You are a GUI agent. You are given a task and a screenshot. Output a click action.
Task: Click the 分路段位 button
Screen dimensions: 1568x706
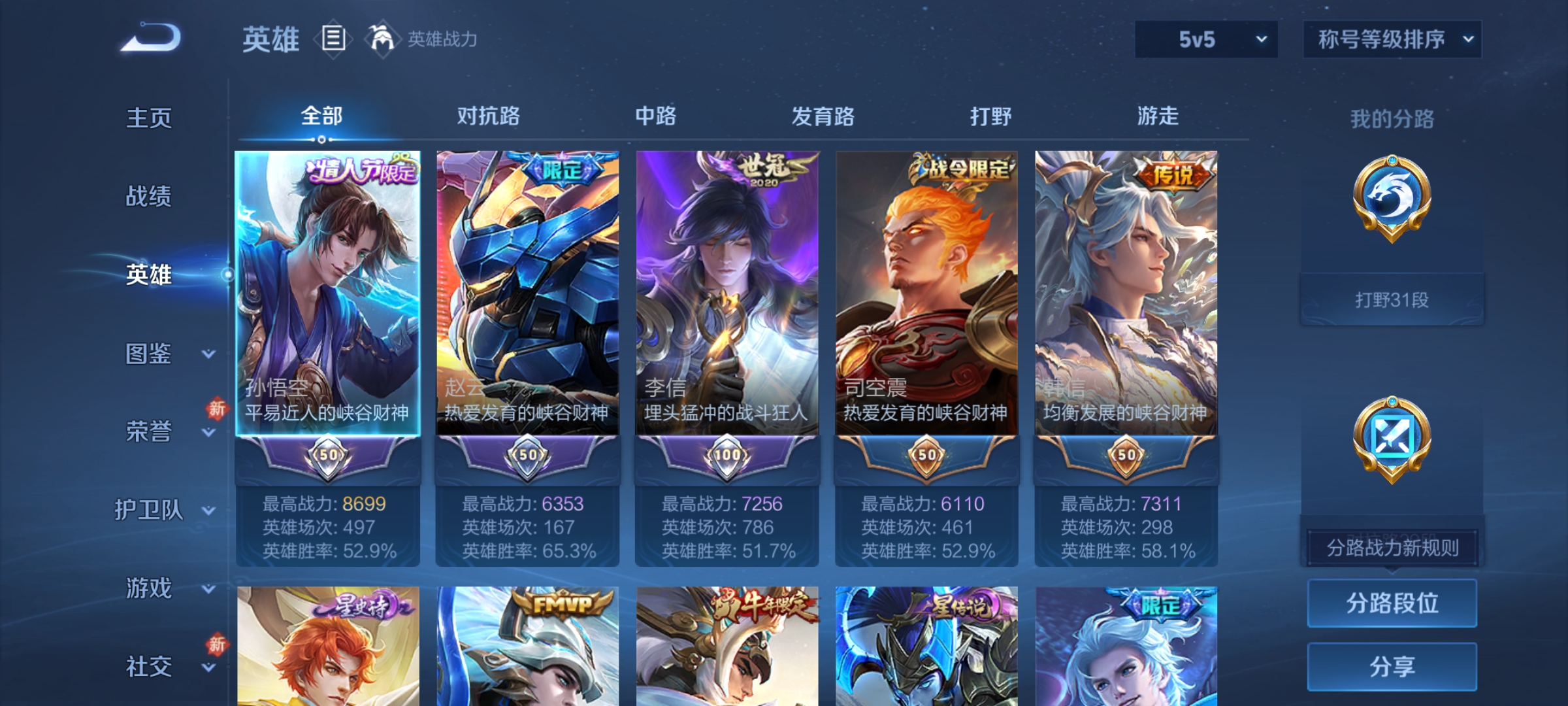pos(1392,603)
